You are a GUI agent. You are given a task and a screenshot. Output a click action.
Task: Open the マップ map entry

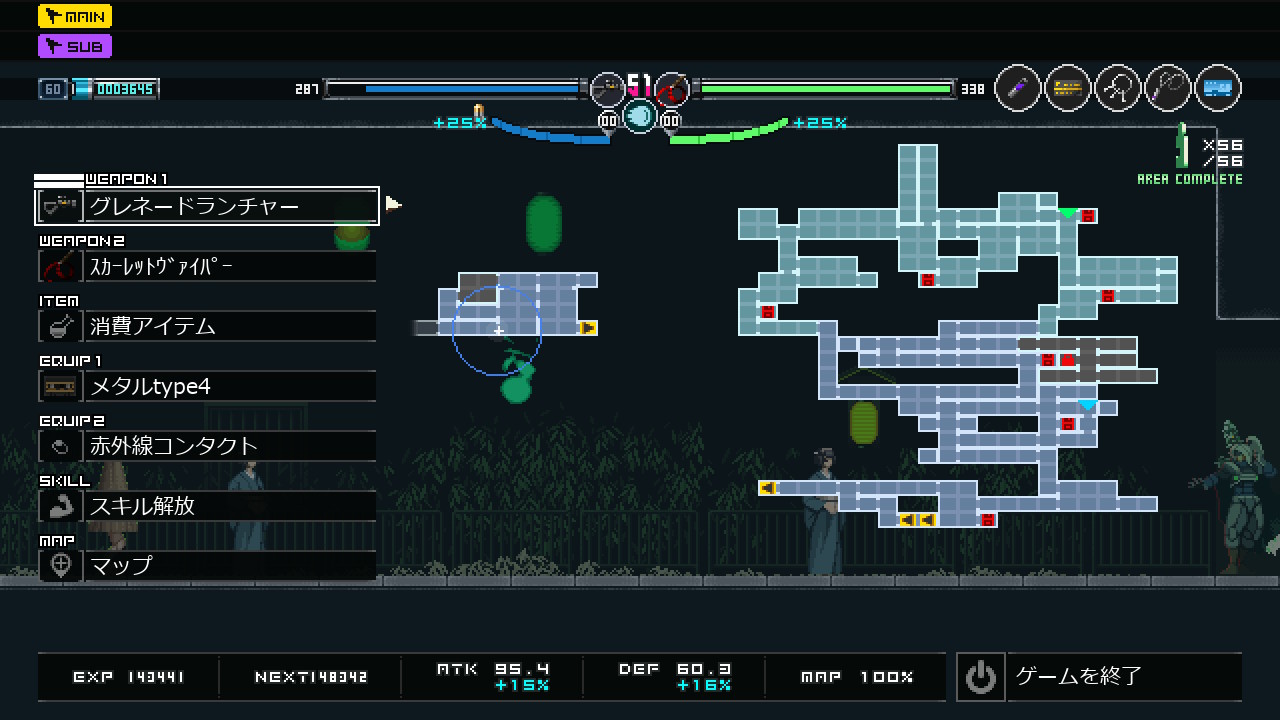[x=207, y=565]
